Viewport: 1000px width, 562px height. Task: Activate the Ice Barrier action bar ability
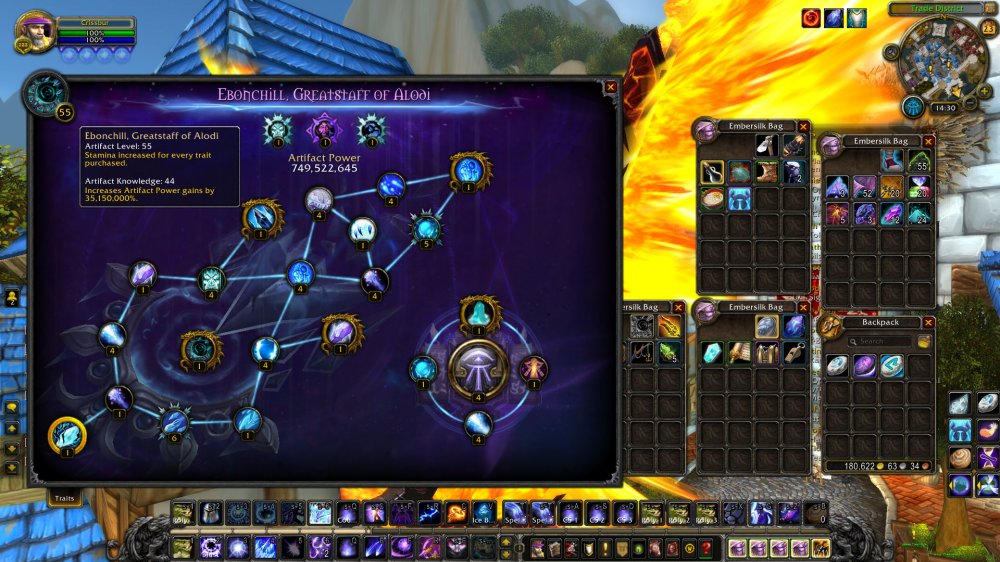pos(482,513)
